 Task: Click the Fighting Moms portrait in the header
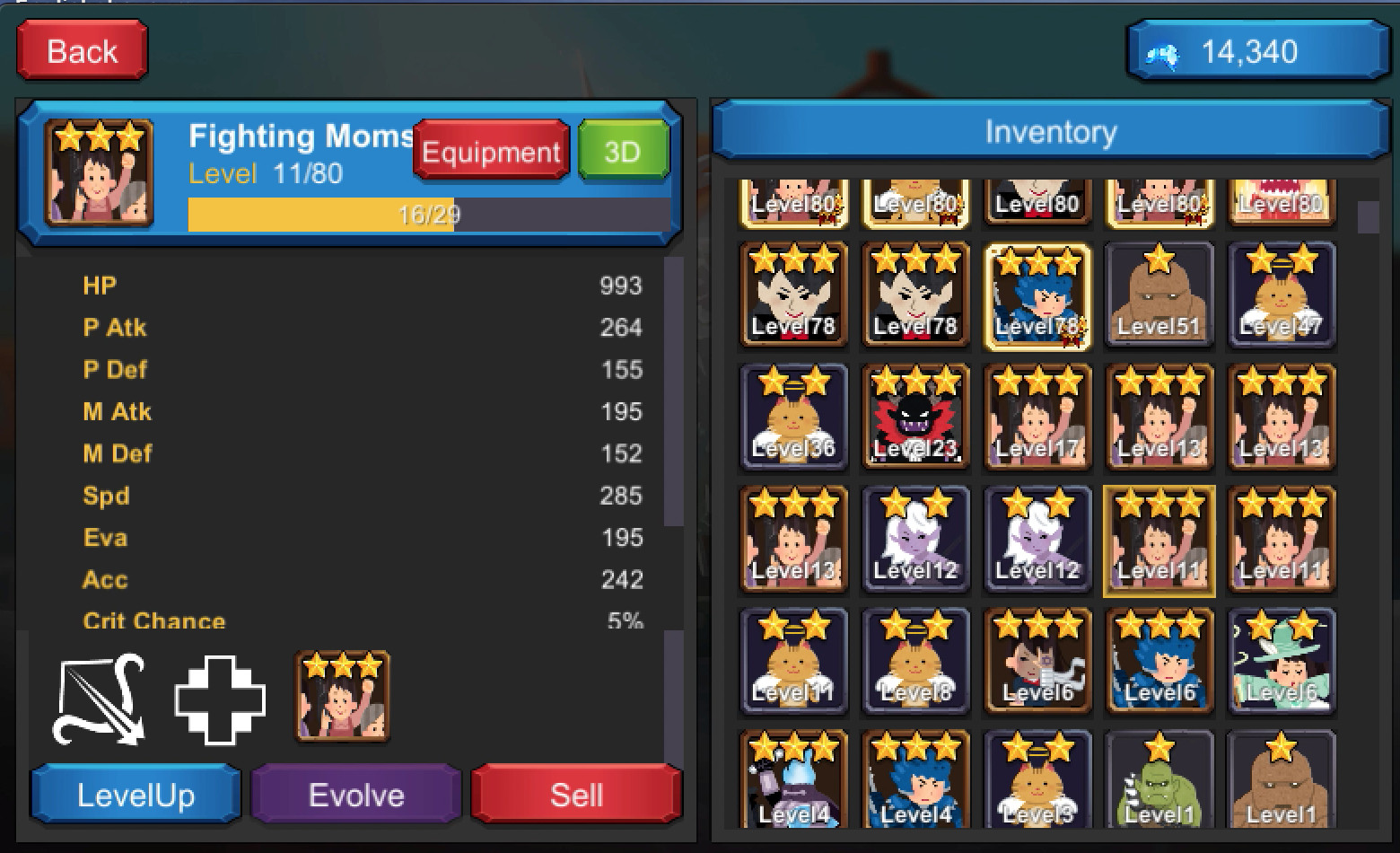point(99,173)
